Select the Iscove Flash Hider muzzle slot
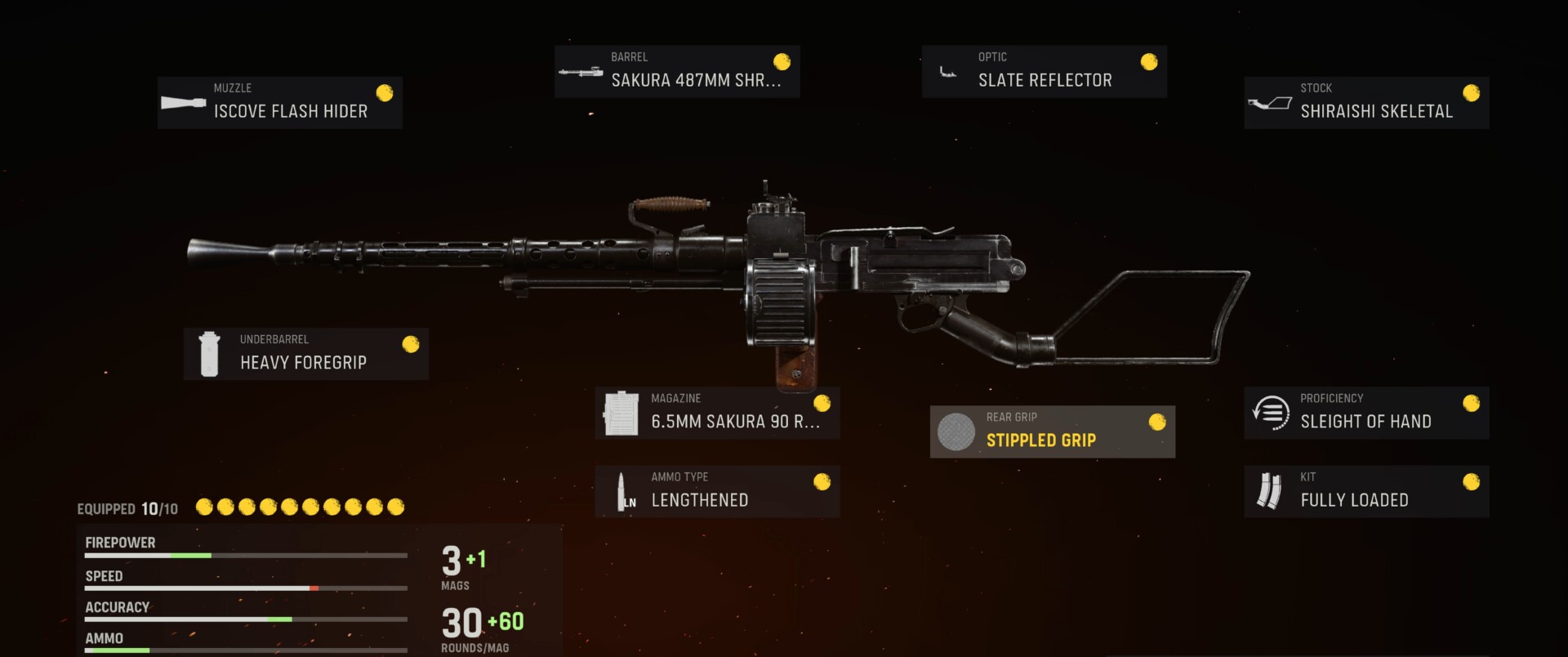 click(x=279, y=103)
